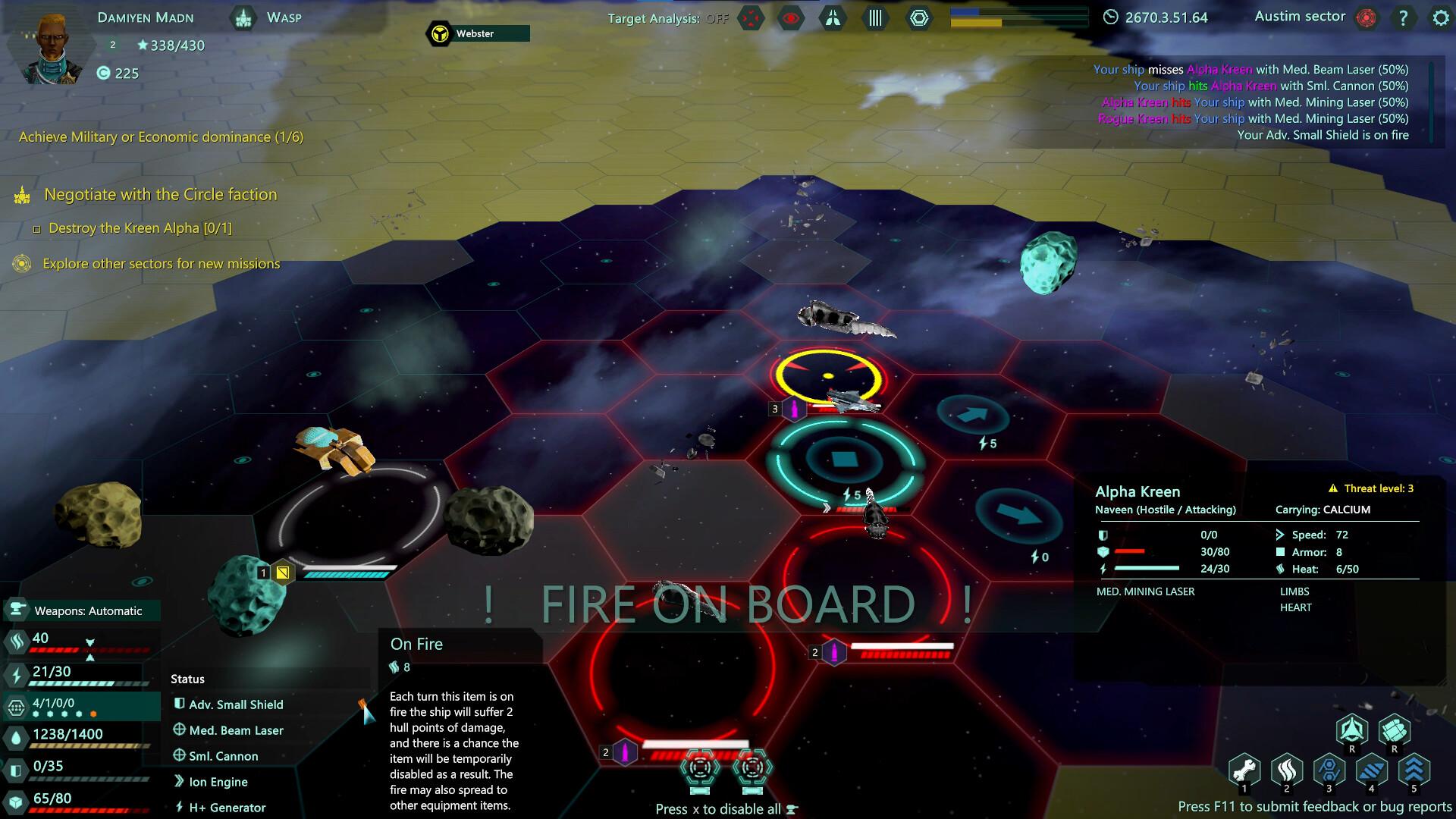Open the red eye scanner icon in top bar

(x=790, y=17)
